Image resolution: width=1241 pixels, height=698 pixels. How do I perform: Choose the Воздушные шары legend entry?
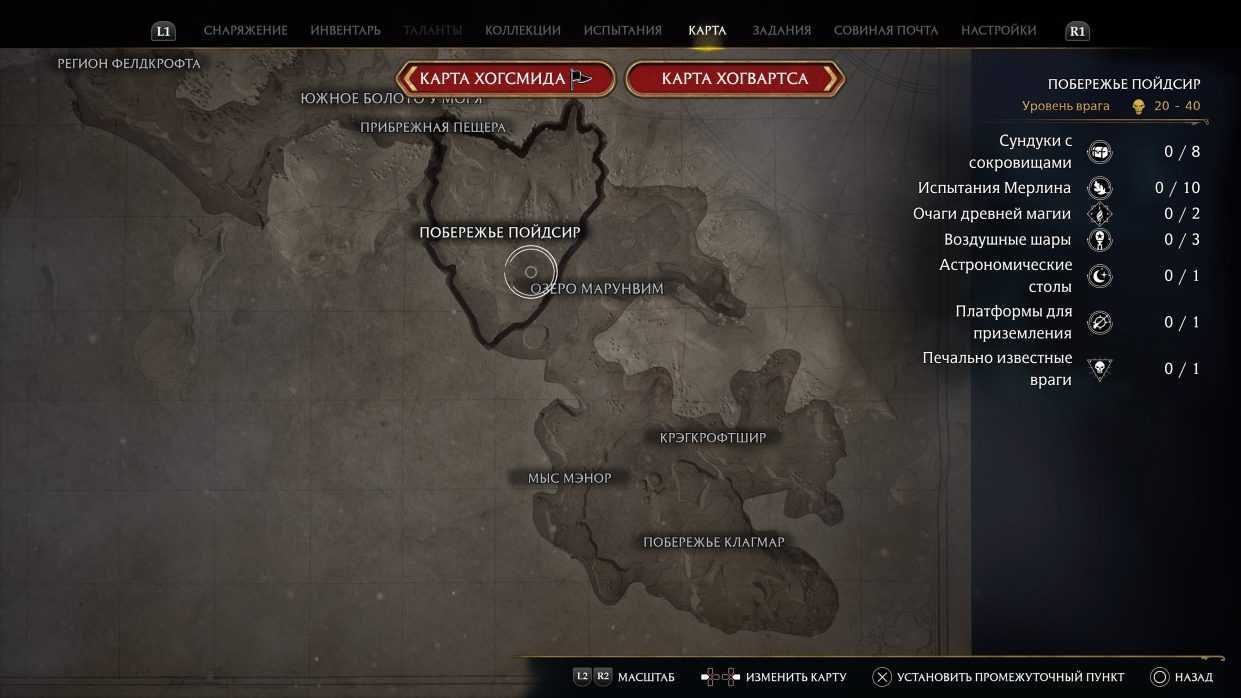coord(1007,240)
